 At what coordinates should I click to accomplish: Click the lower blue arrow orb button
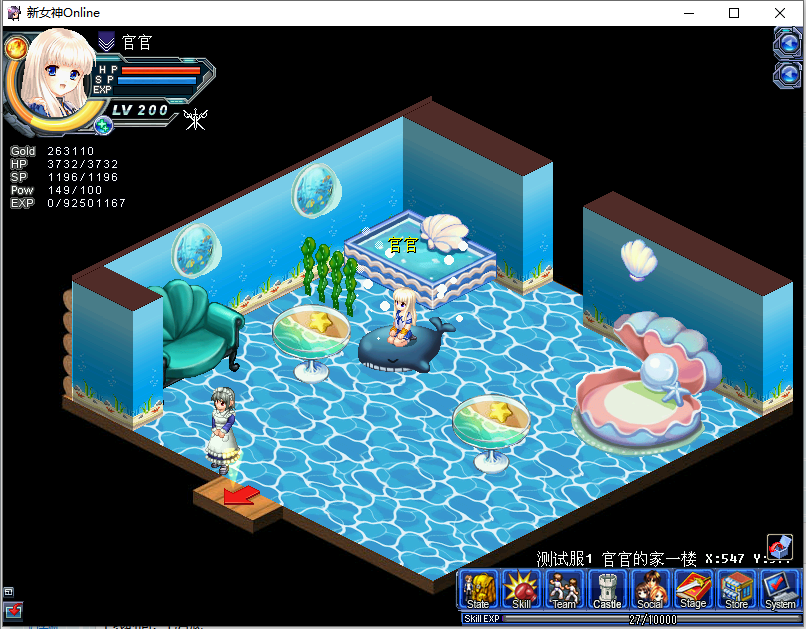coord(789,75)
